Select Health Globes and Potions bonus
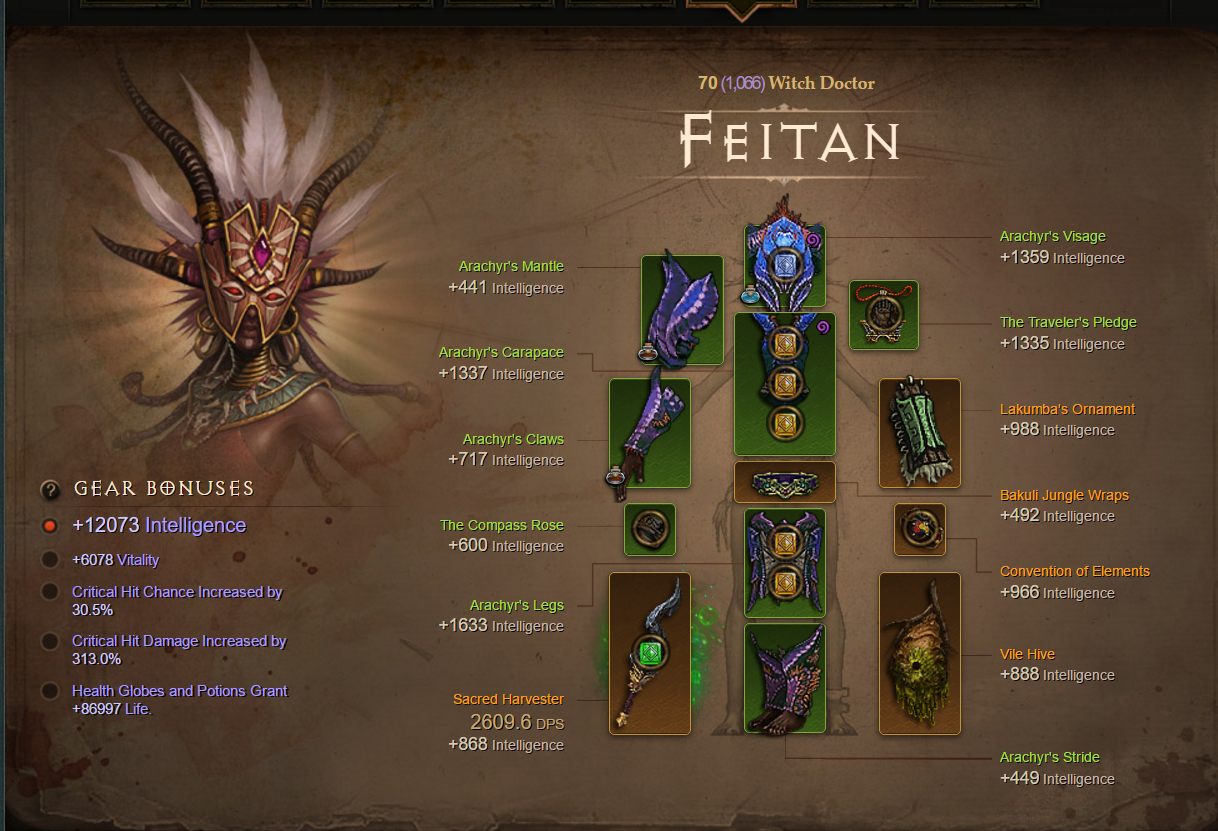The width and height of the screenshot is (1218, 831). [x=50, y=691]
